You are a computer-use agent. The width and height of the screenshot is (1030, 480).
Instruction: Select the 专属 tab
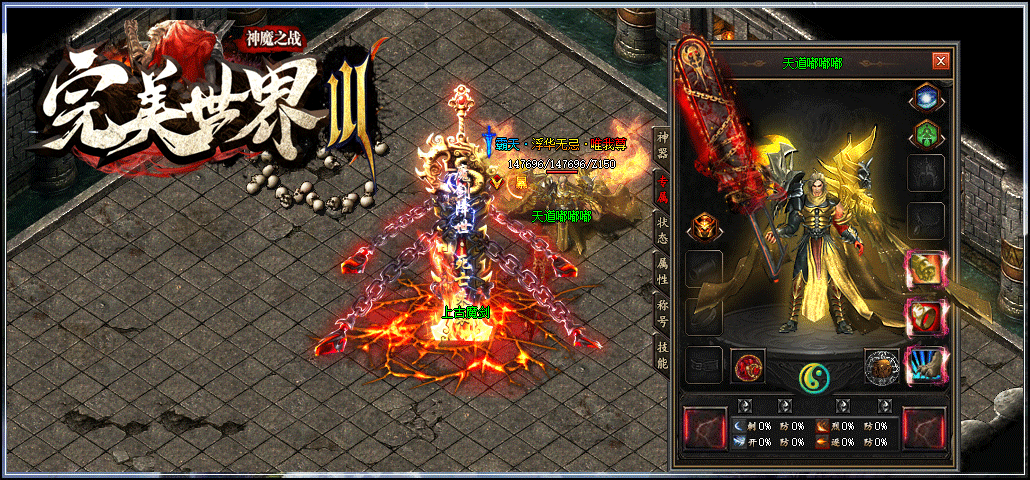[x=662, y=190]
